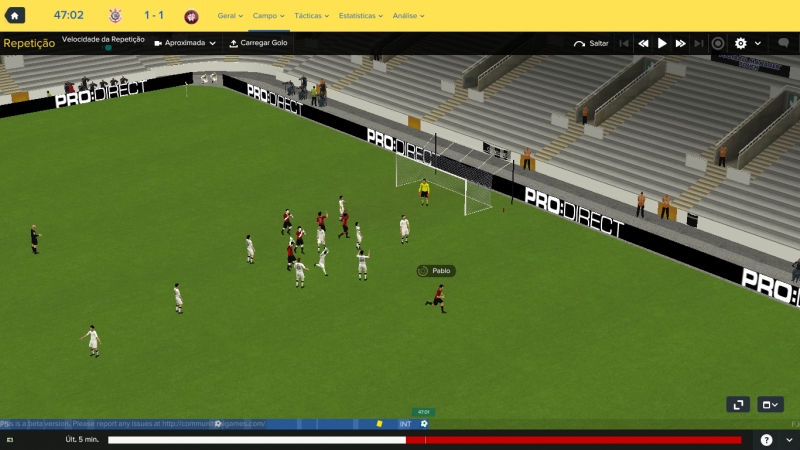This screenshot has height=450, width=800.
Task: Skip the replay with Saltar
Action: [x=591, y=44]
